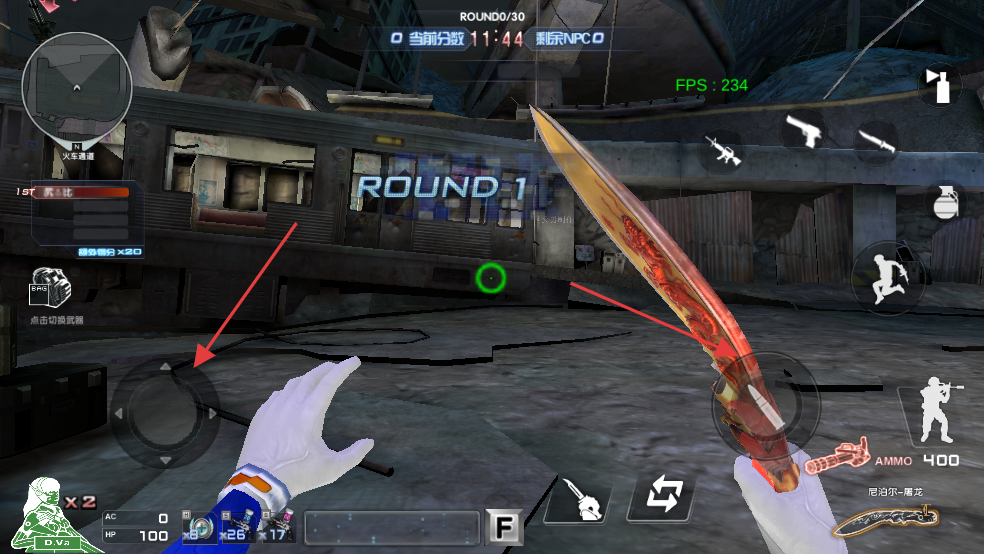Tap the movement joystick pad

click(x=165, y=412)
